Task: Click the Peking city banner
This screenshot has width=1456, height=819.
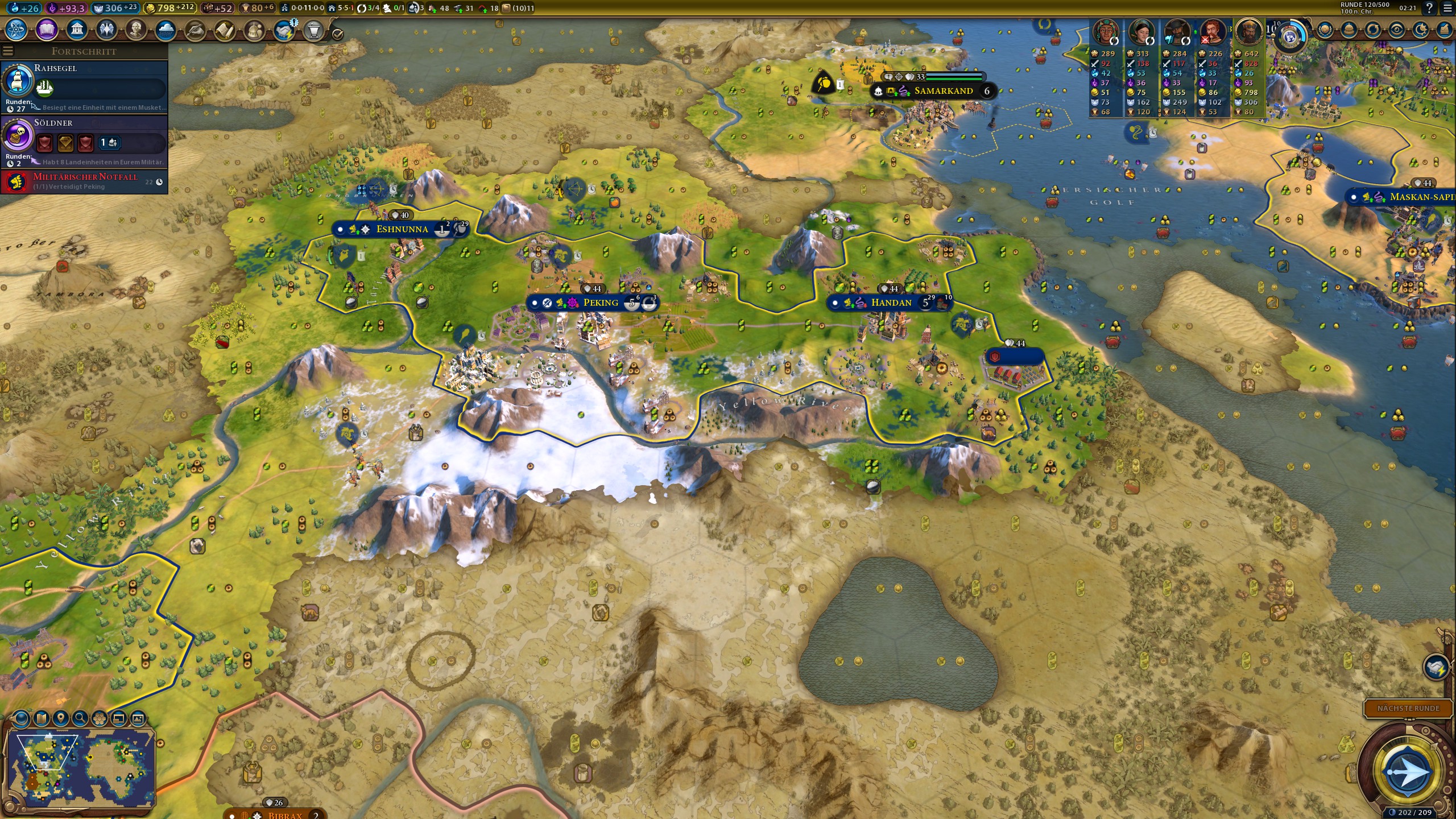Action: (600, 303)
